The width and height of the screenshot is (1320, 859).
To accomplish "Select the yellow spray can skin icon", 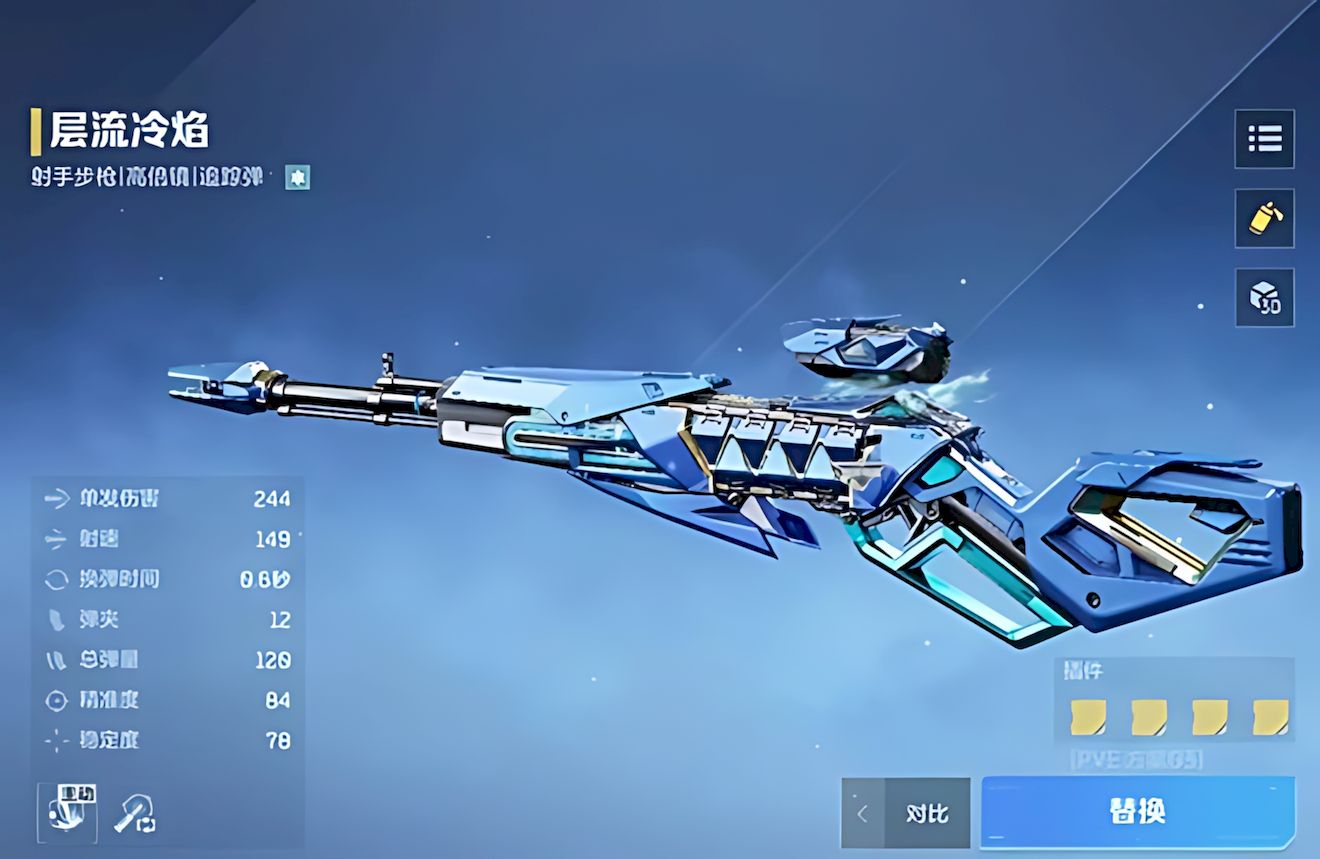I will point(1264,217).
